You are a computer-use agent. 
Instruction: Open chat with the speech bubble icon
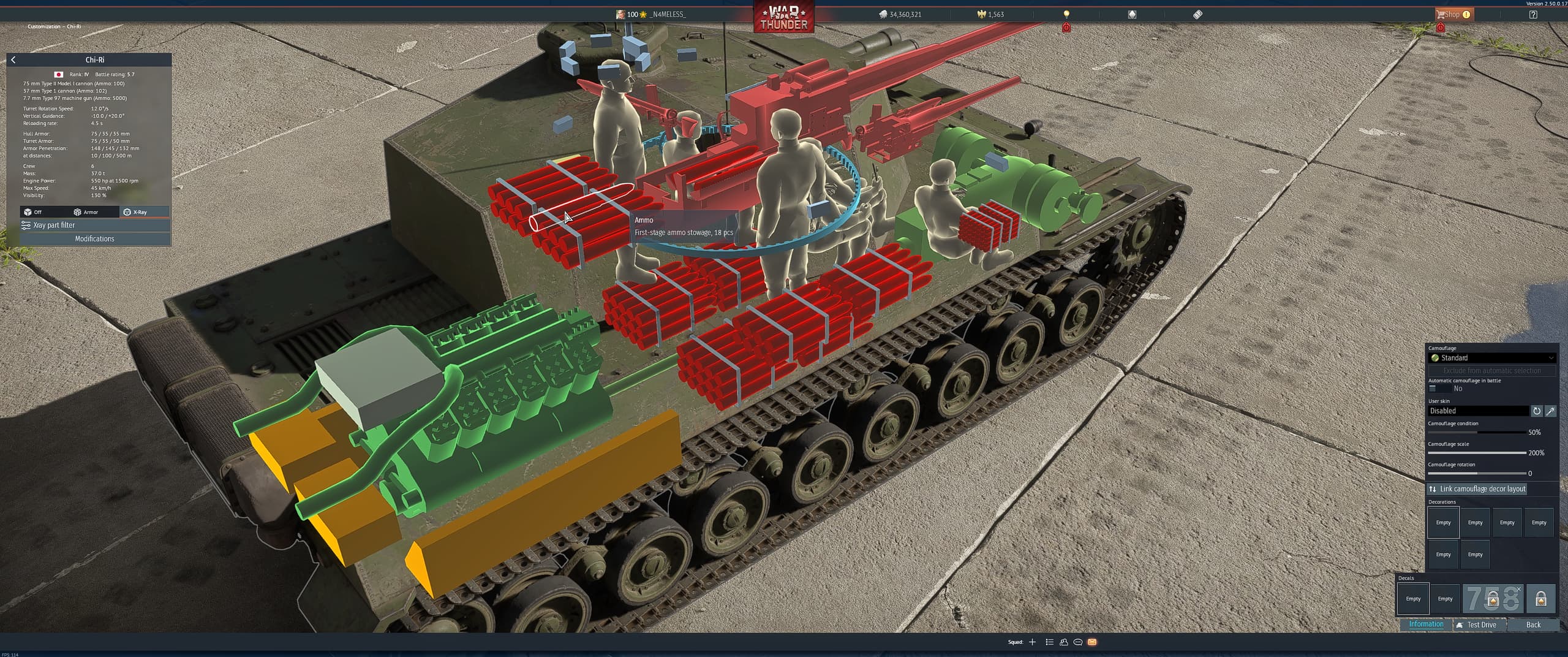pyautogui.click(x=1078, y=642)
